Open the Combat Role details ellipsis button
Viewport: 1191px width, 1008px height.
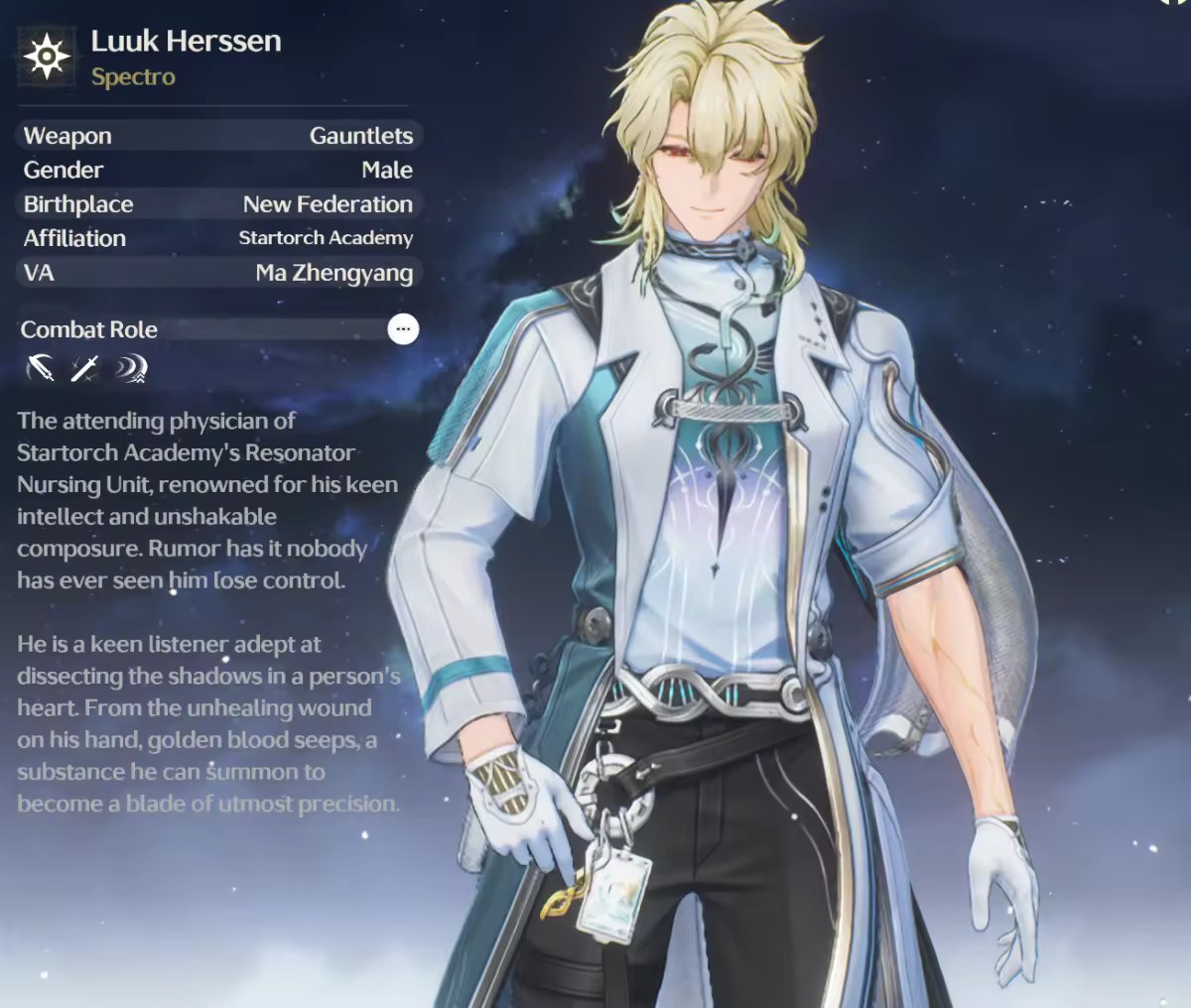click(x=403, y=329)
